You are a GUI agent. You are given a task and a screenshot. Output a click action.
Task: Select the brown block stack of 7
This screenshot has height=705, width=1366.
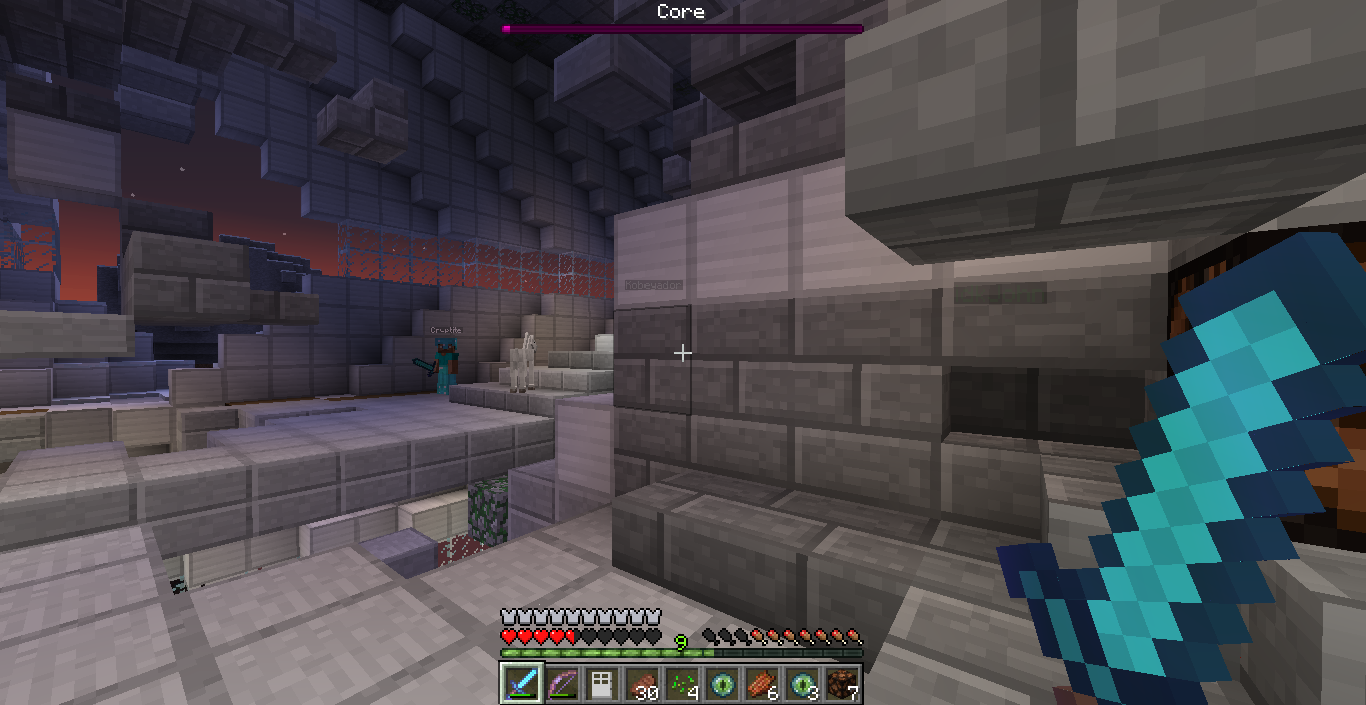coord(842,683)
